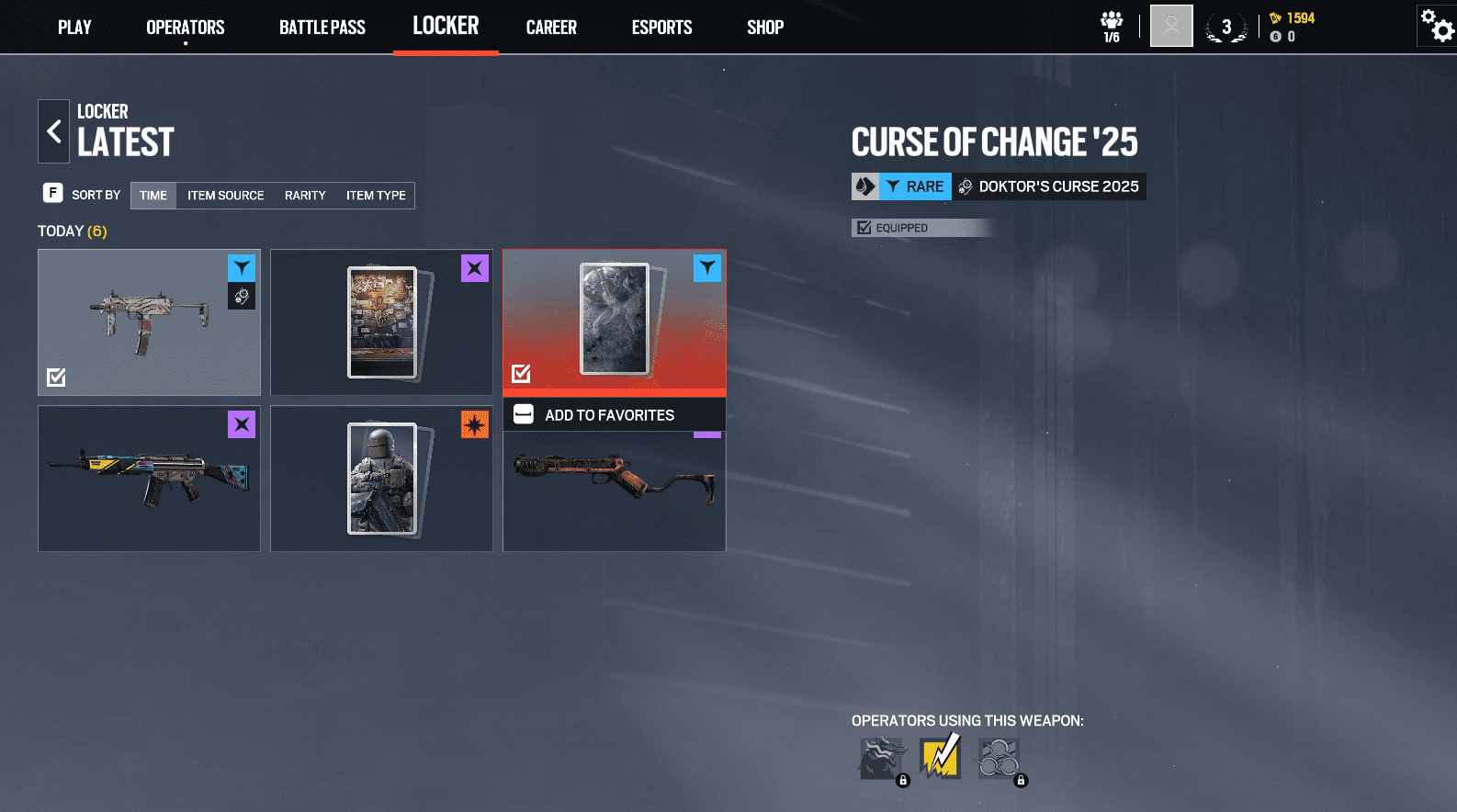The width and height of the screenshot is (1457, 812).
Task: Click Add To Favorites on the selected skin
Action: point(614,414)
